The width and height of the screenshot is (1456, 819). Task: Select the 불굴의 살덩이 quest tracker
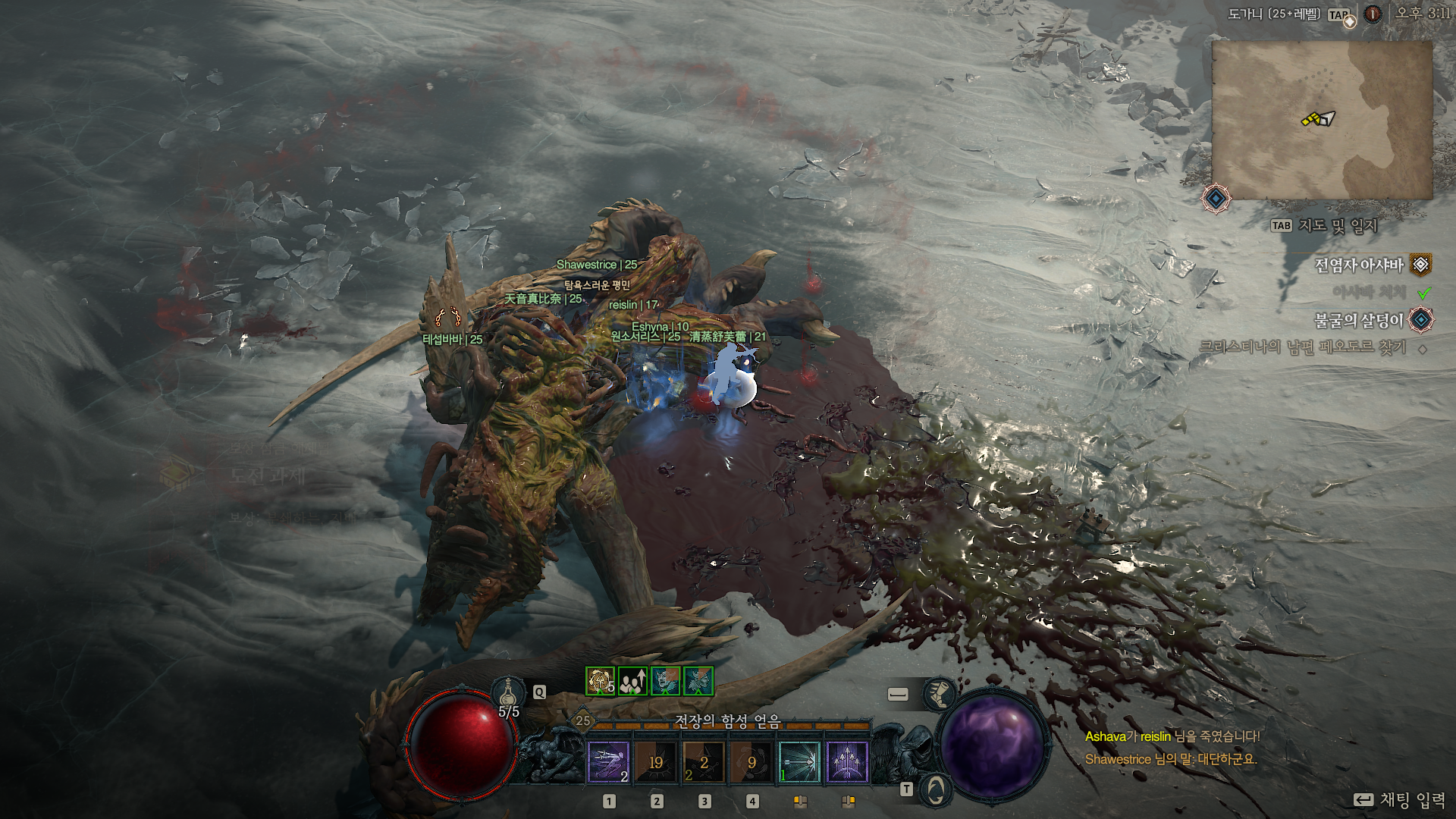[1359, 321]
